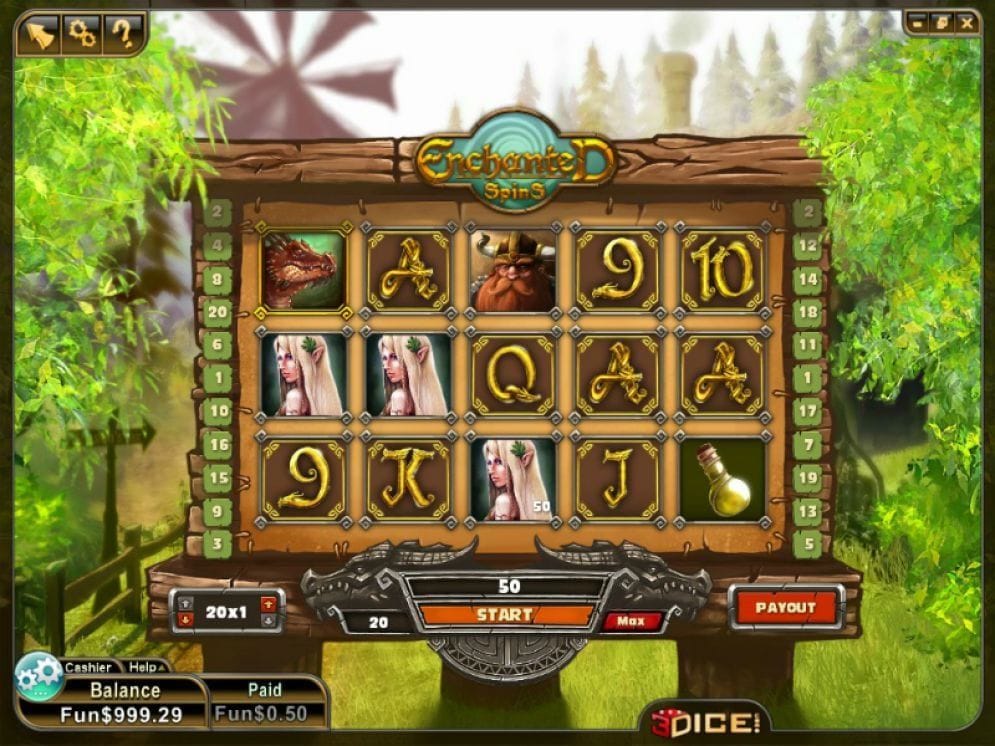Open settings via the gears icon
Image resolution: width=995 pixels, height=746 pixels.
pos(81,35)
